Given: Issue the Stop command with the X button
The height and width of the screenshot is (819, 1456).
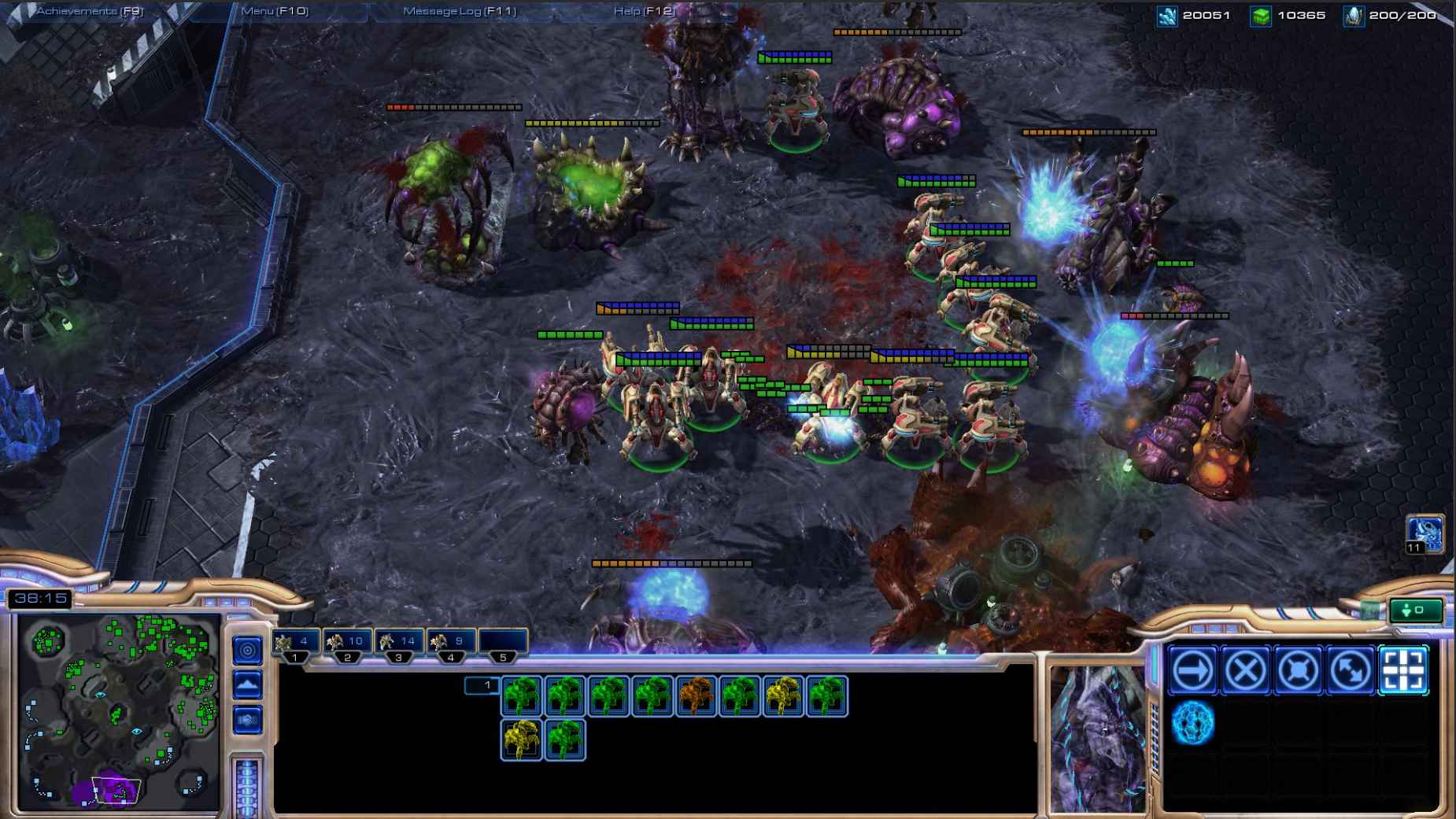Looking at the screenshot, I should pyautogui.click(x=1246, y=670).
